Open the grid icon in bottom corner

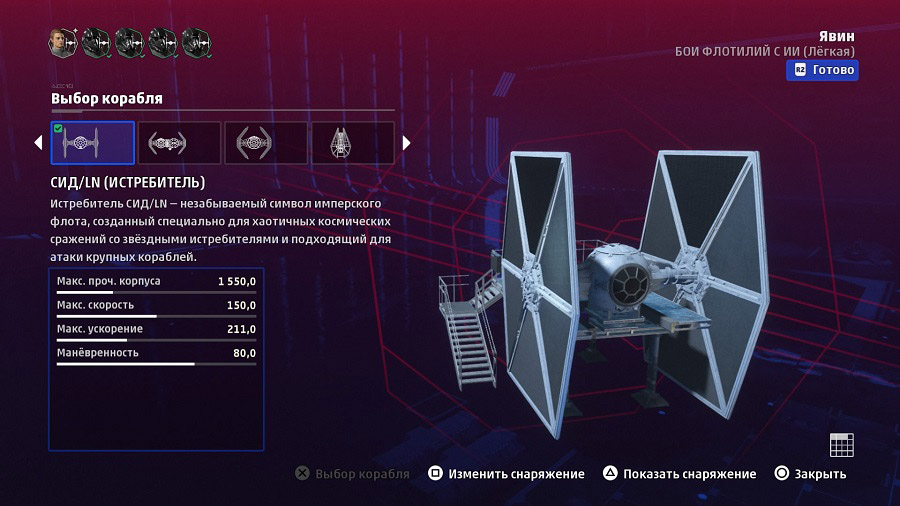tap(841, 445)
